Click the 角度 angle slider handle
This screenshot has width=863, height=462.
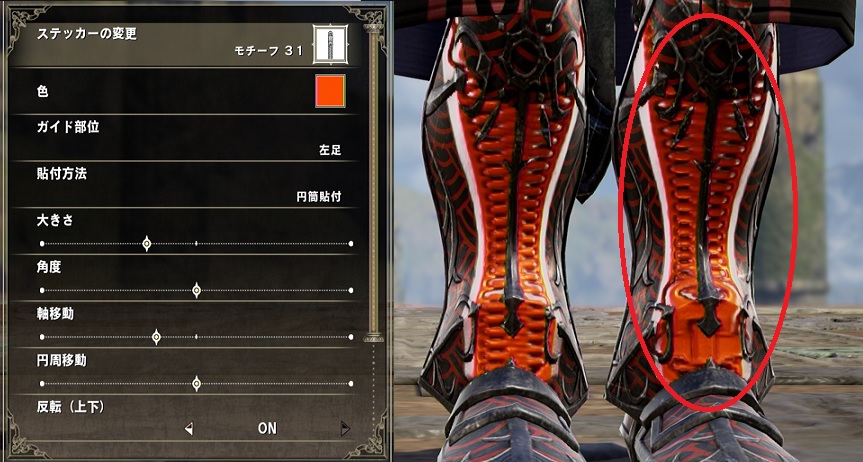point(196,290)
